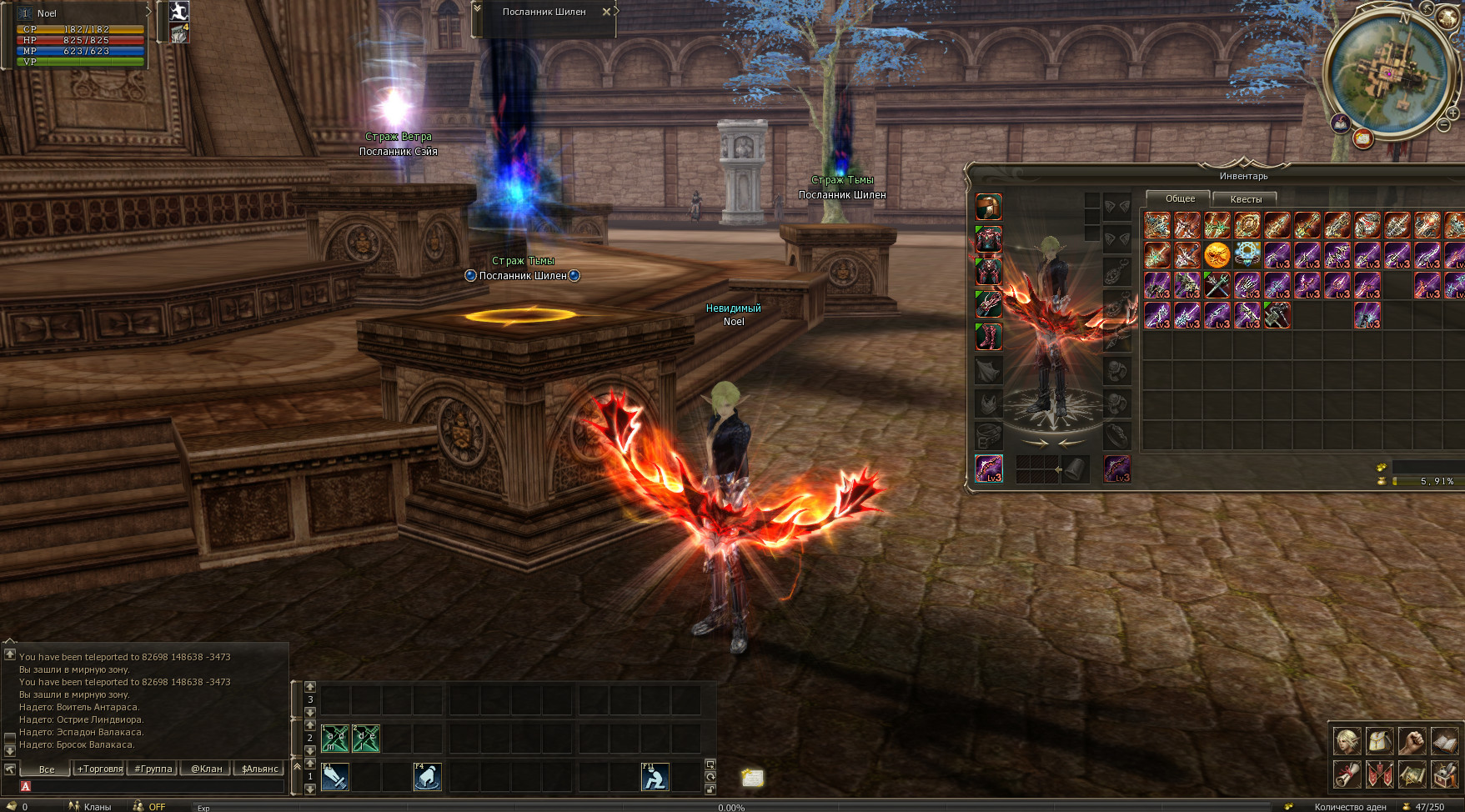This screenshot has height=812, width=1465.
Task: Open the +Торговля chat tab
Action: point(100,769)
